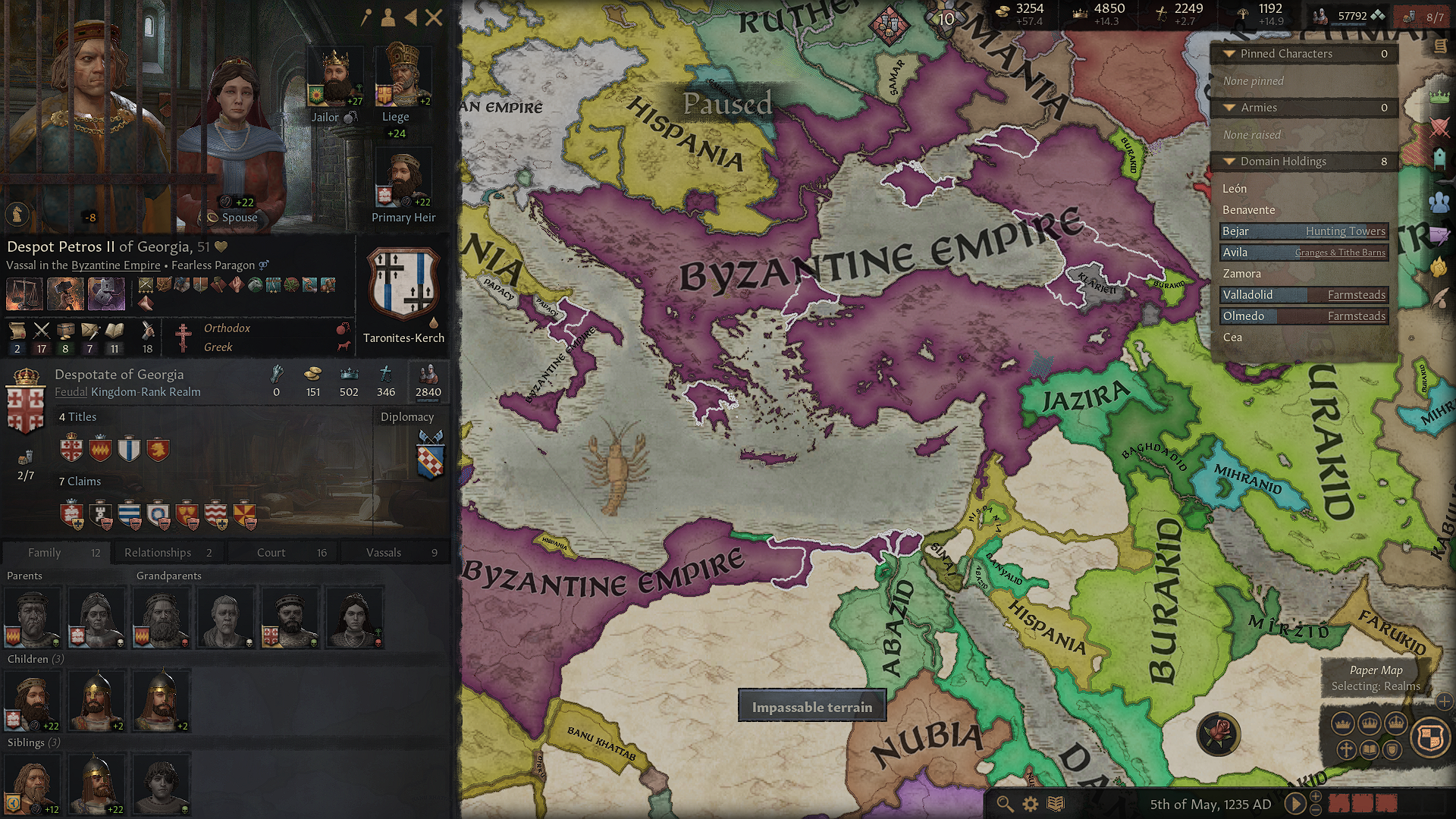The image size is (1456, 819).
Task: Collapse the Armies section
Action: point(1230,108)
